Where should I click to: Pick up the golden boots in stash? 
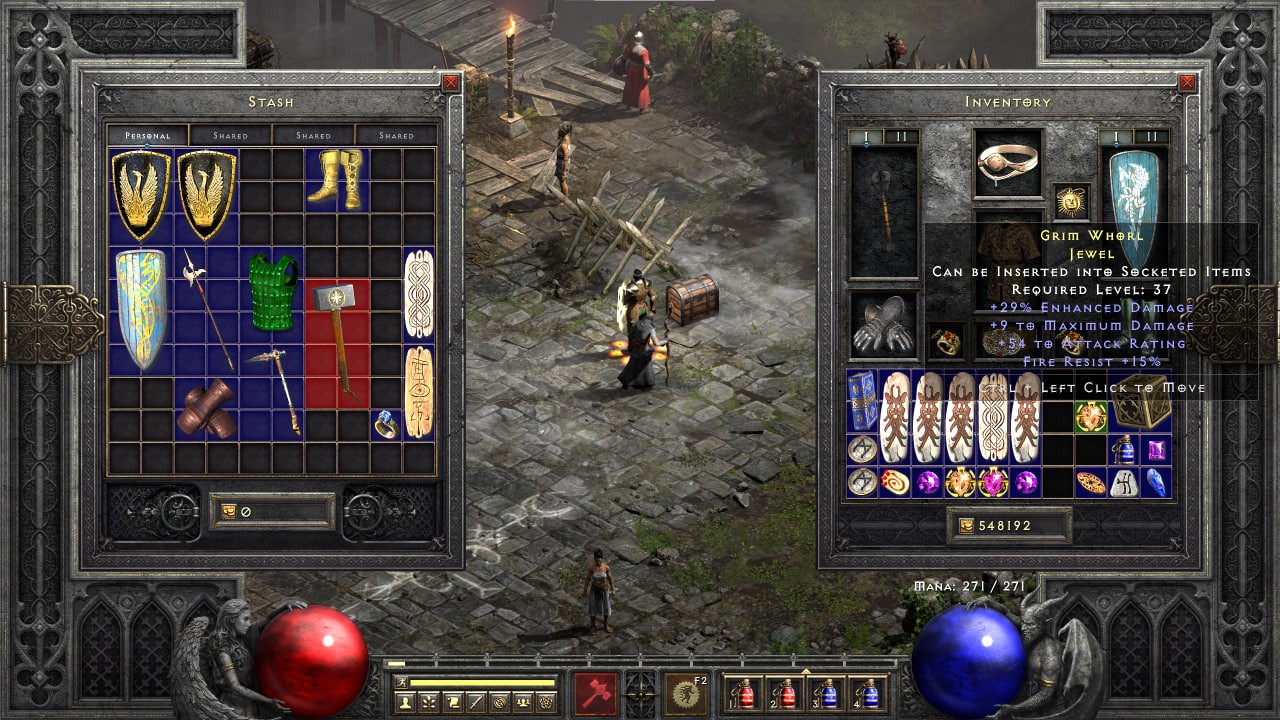[338, 180]
